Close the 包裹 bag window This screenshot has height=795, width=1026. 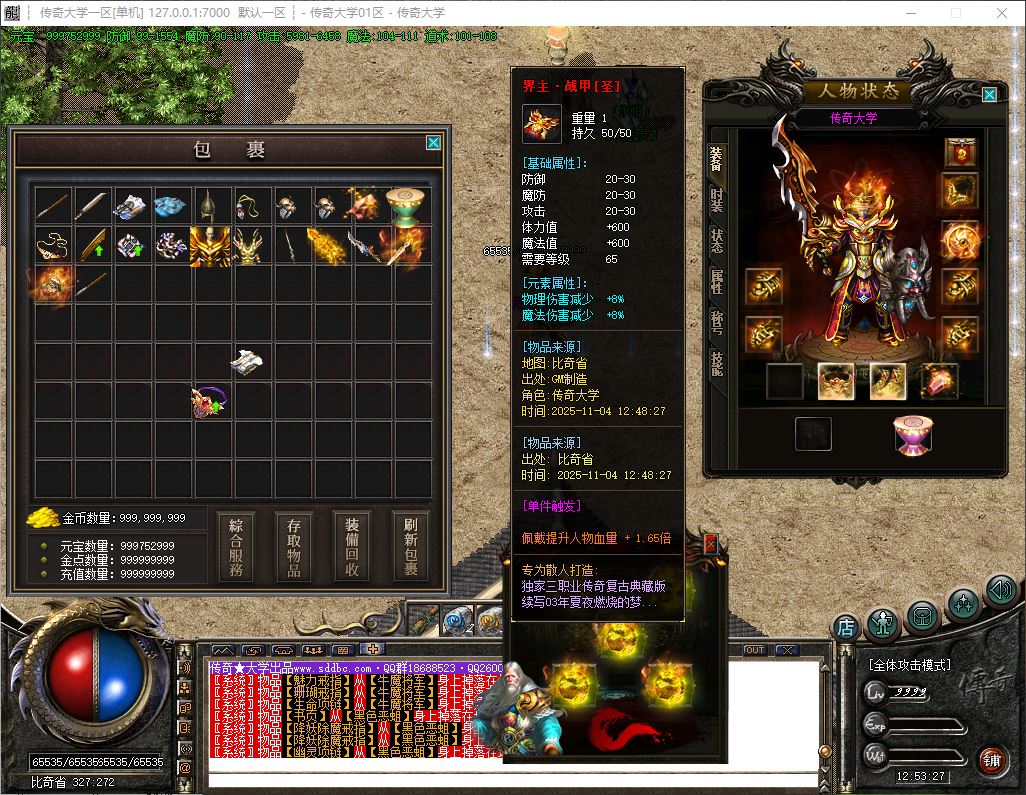(433, 143)
